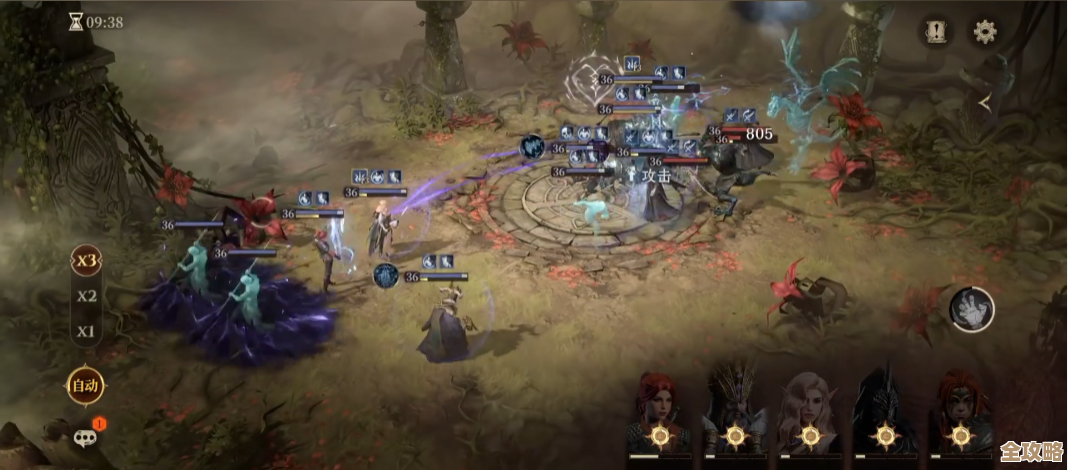This screenshot has width=1068, height=470.
Task: Open the settings gear
Action: pos(985,31)
